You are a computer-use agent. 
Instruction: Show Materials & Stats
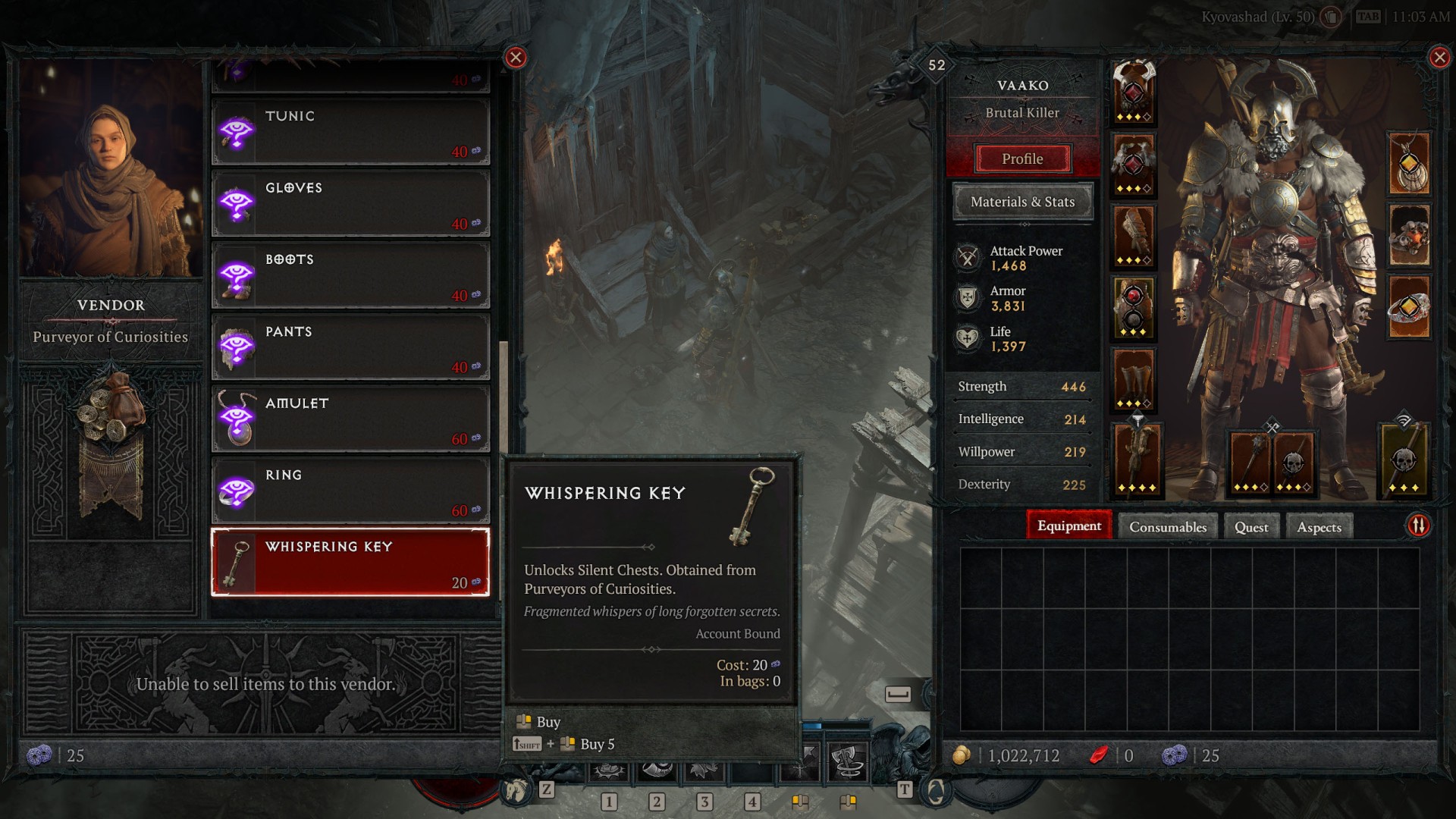pos(1022,202)
